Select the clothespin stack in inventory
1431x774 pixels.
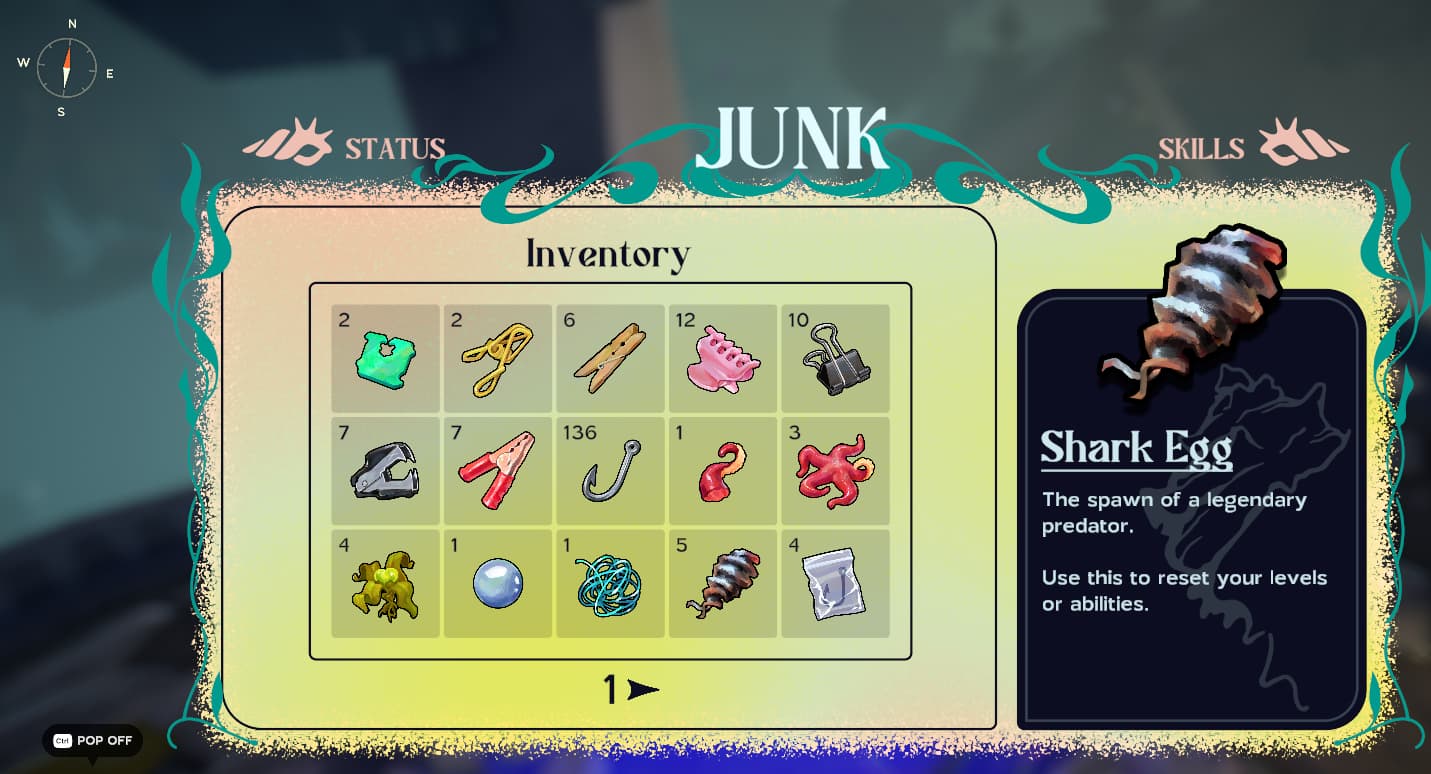point(610,358)
